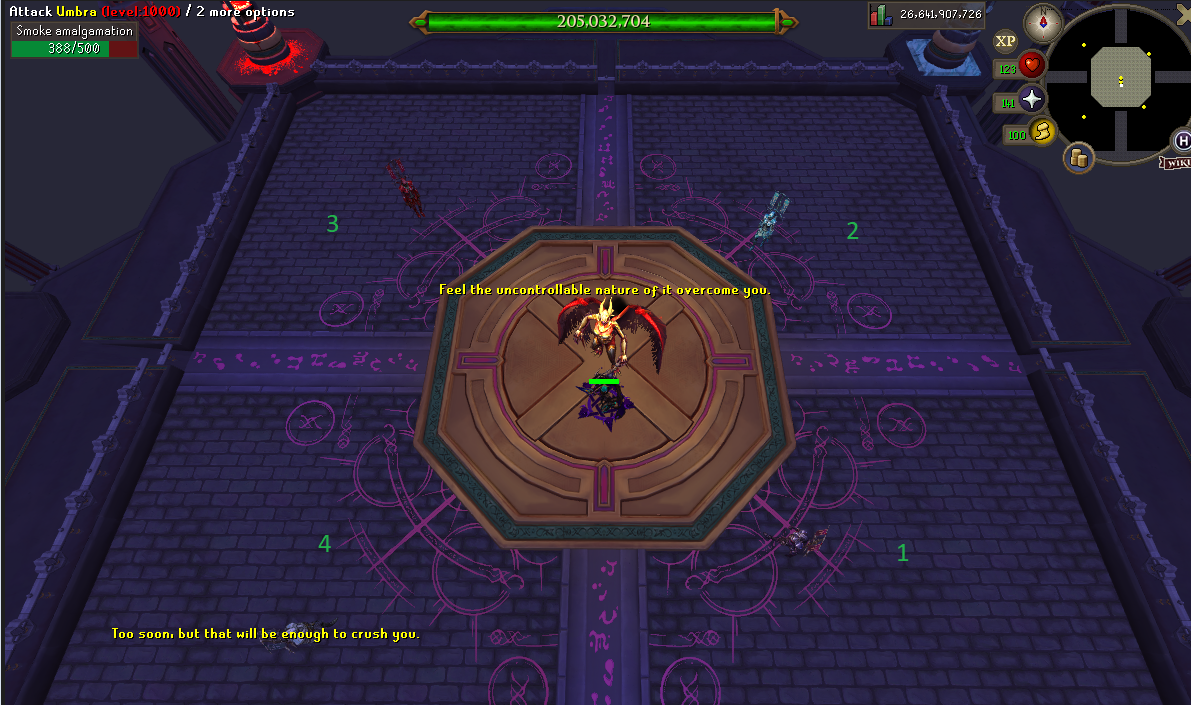Activate quick-prayers via the prayer star orb
Screen dimensions: 1191x705
[x=1031, y=99]
